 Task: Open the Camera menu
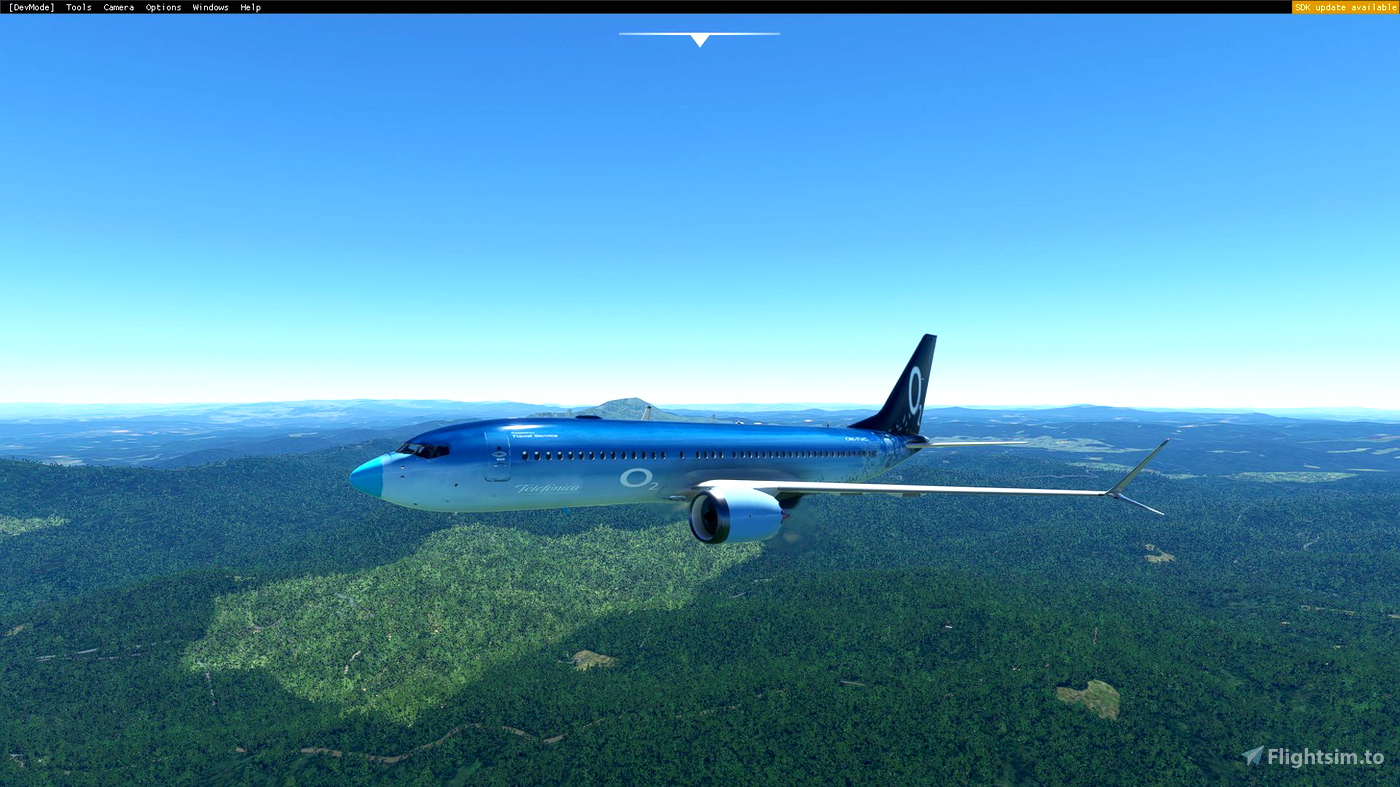click(118, 6)
